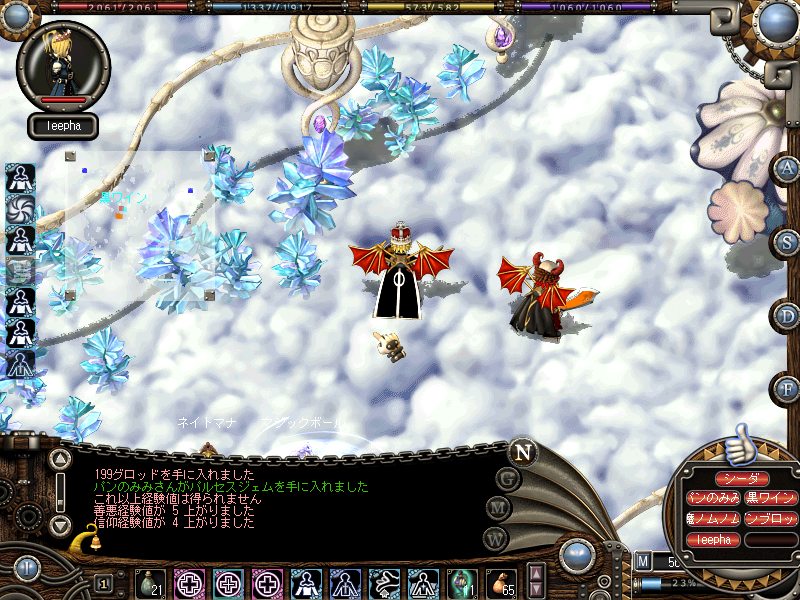Viewport: 800px width, 600px height.
Task: Click the chat log down arrow
Action: pyautogui.click(x=60, y=524)
